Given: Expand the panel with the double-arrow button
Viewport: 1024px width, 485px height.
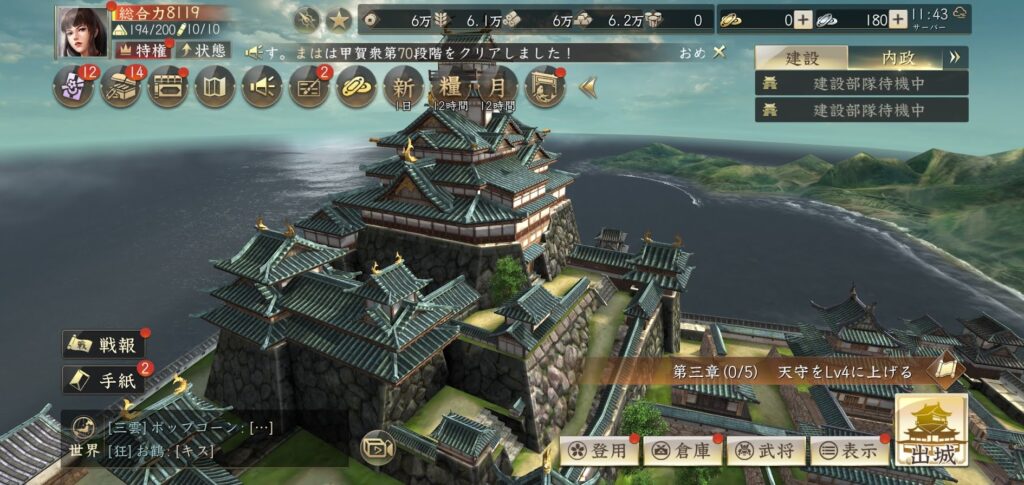Looking at the screenshot, I should point(954,57).
